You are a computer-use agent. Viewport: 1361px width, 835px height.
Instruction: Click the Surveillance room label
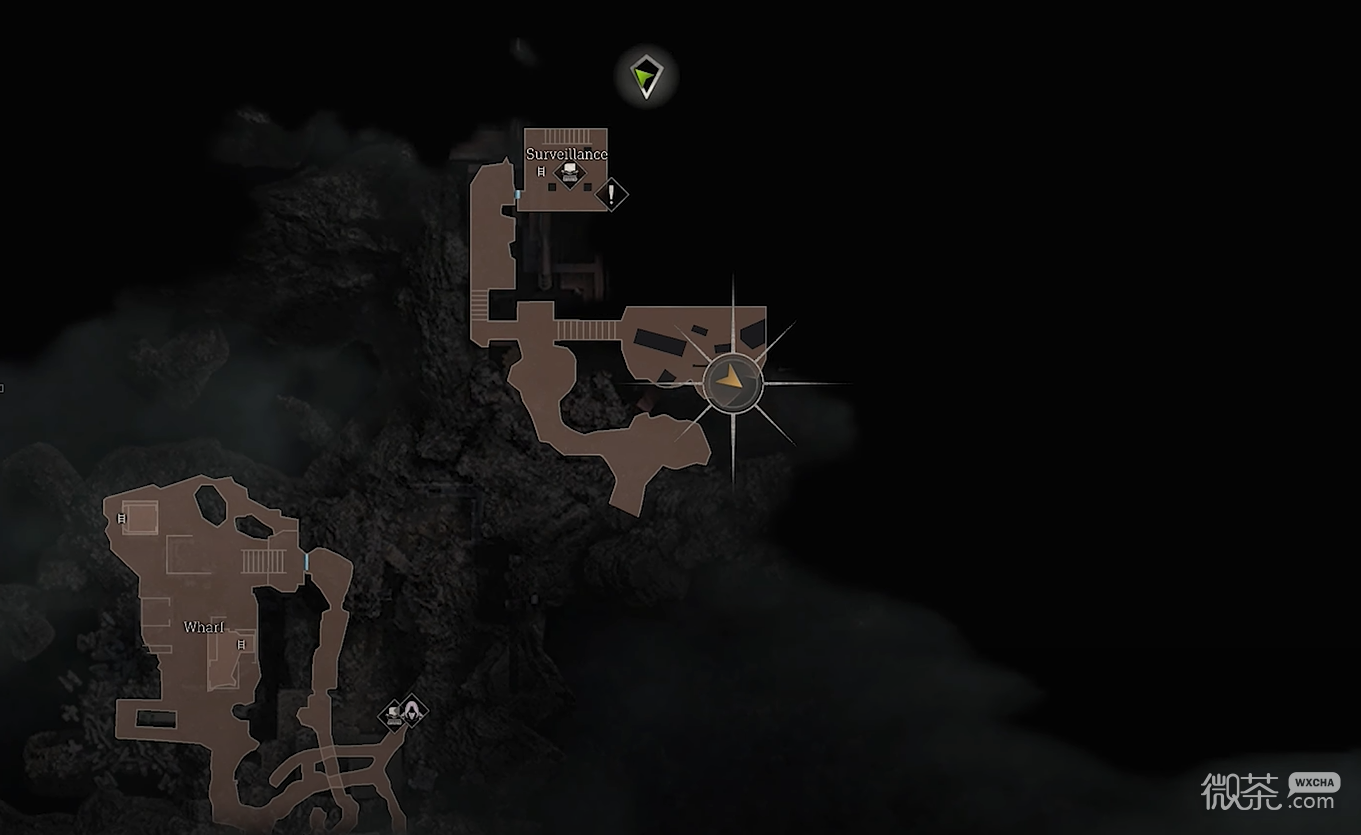point(567,154)
